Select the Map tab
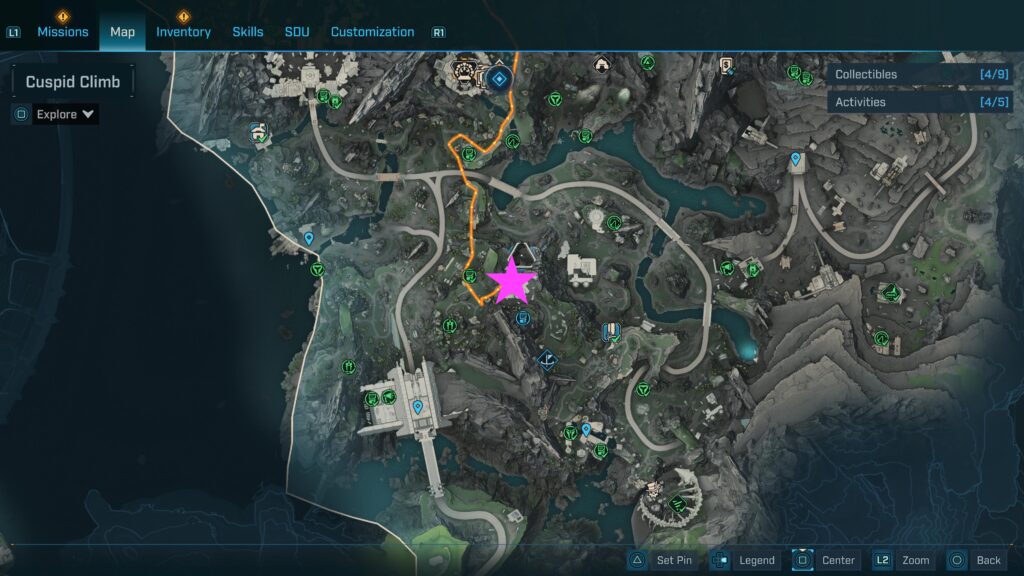 [x=122, y=32]
